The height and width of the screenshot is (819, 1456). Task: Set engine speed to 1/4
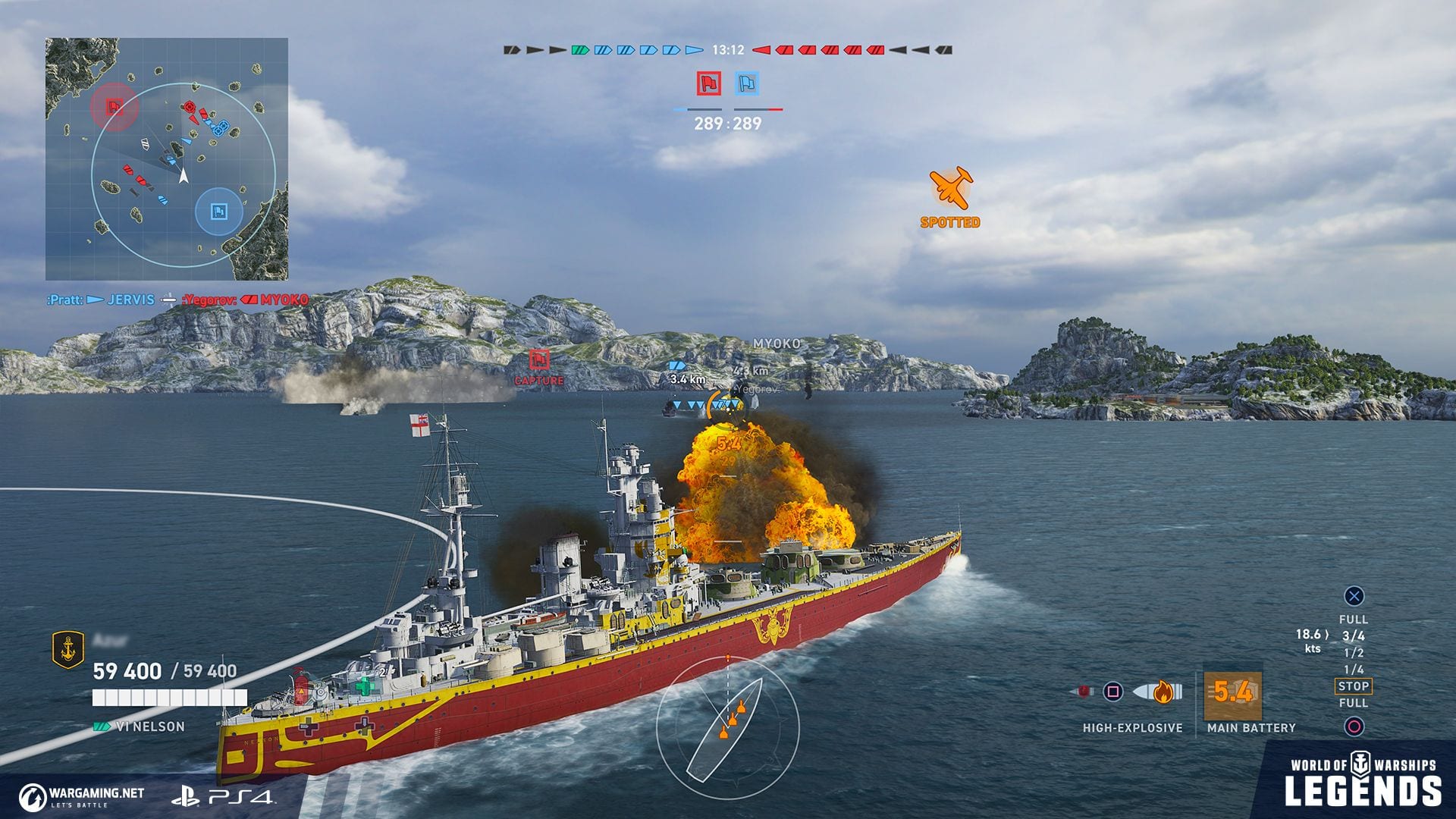click(1353, 670)
